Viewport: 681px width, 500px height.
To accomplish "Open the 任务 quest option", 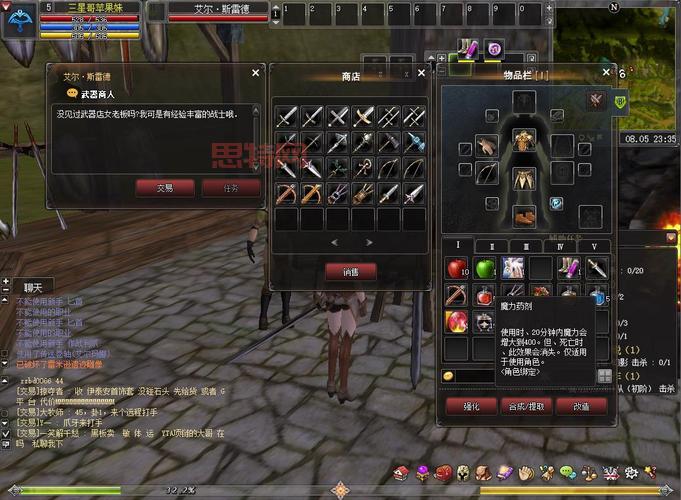I will [231, 187].
